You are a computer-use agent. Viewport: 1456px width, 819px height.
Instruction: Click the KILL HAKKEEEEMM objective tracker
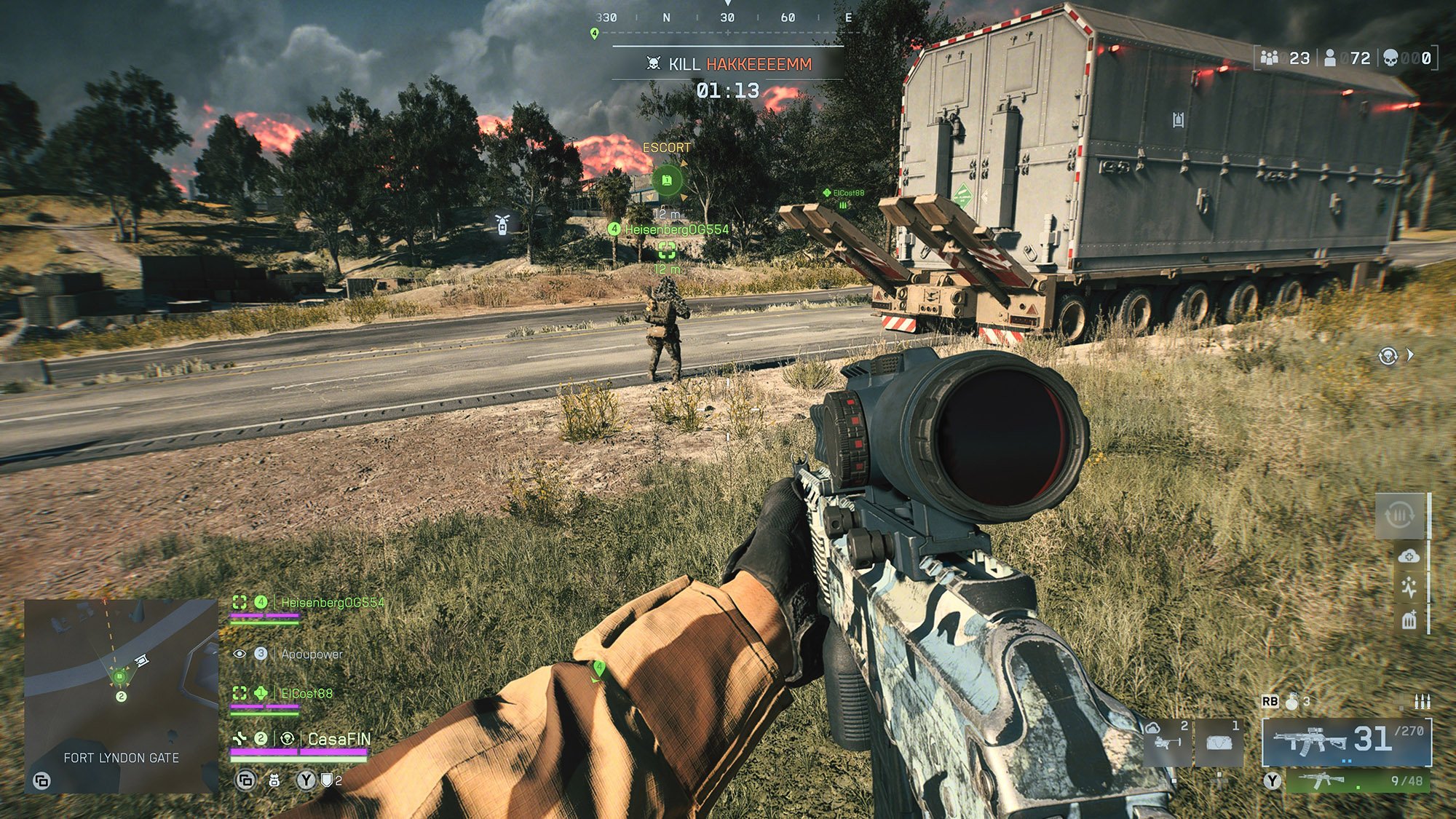tap(729, 64)
